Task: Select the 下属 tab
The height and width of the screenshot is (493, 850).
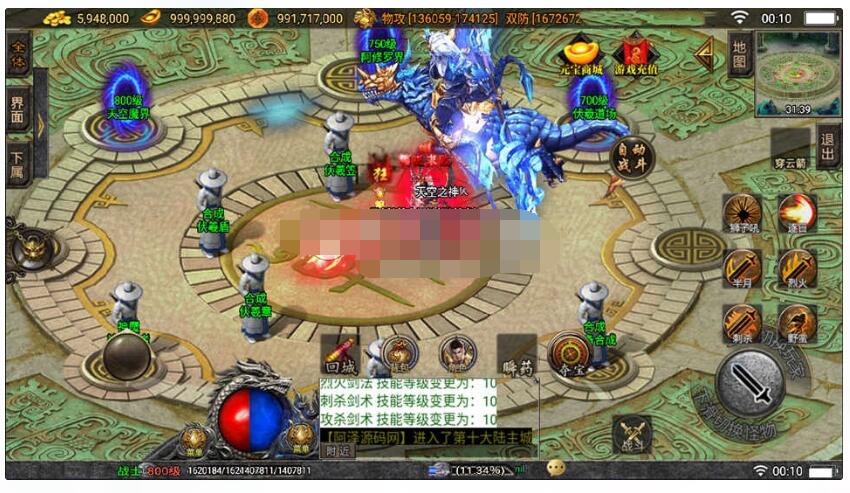Action: (x=18, y=160)
